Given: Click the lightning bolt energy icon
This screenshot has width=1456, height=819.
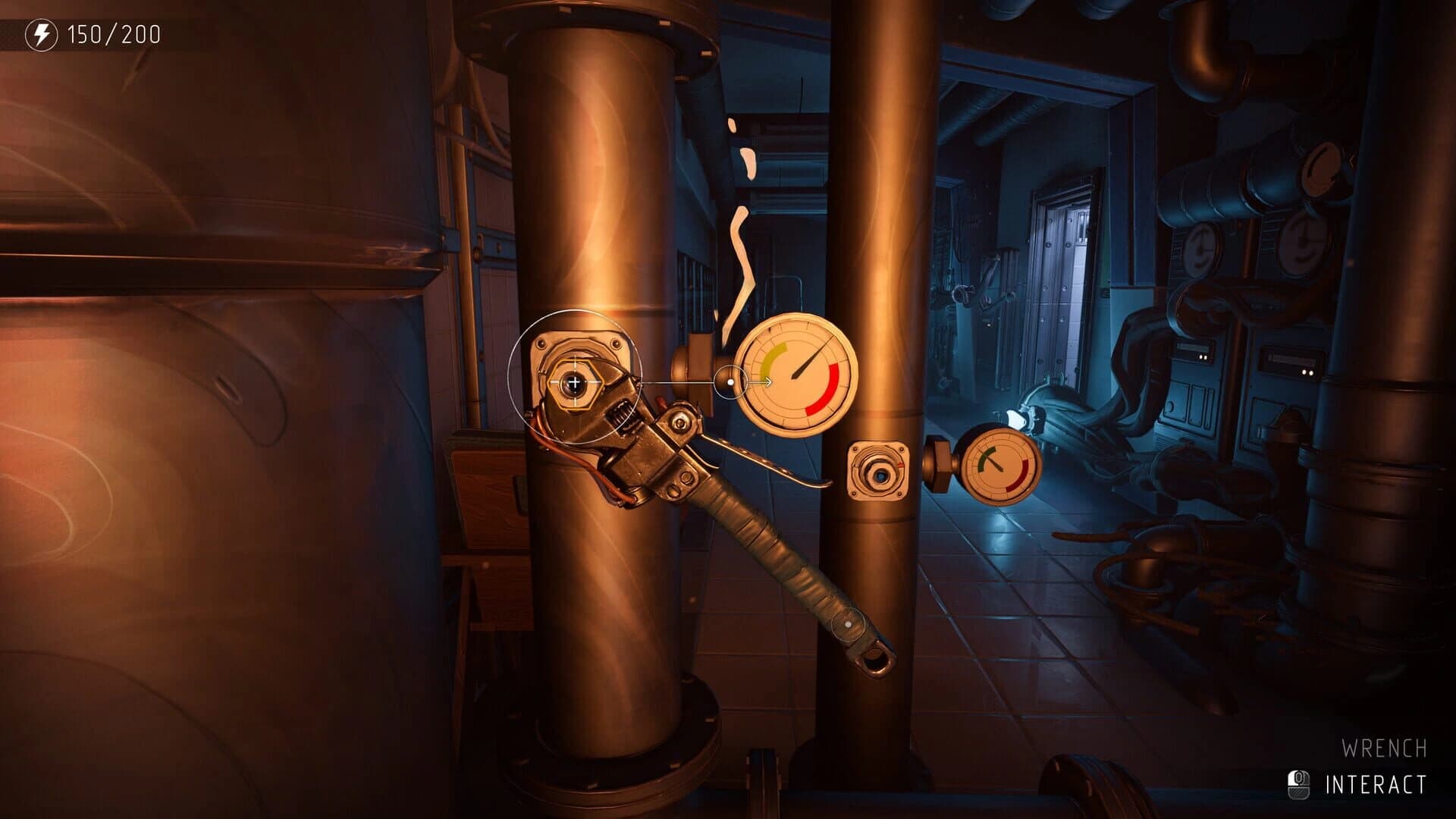Looking at the screenshot, I should [x=42, y=33].
